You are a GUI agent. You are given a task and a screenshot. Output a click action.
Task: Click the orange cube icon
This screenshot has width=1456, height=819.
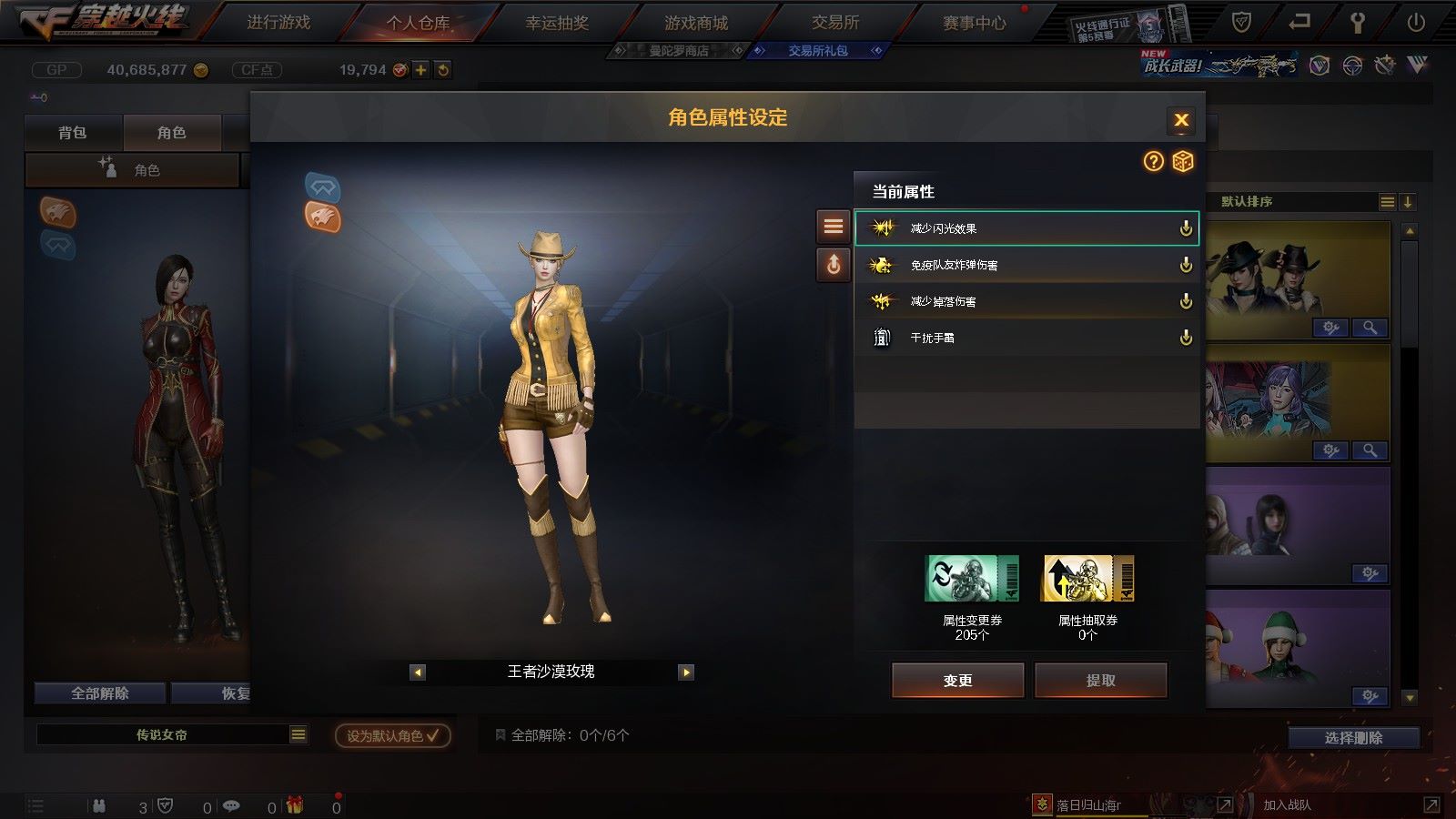coord(1182,161)
